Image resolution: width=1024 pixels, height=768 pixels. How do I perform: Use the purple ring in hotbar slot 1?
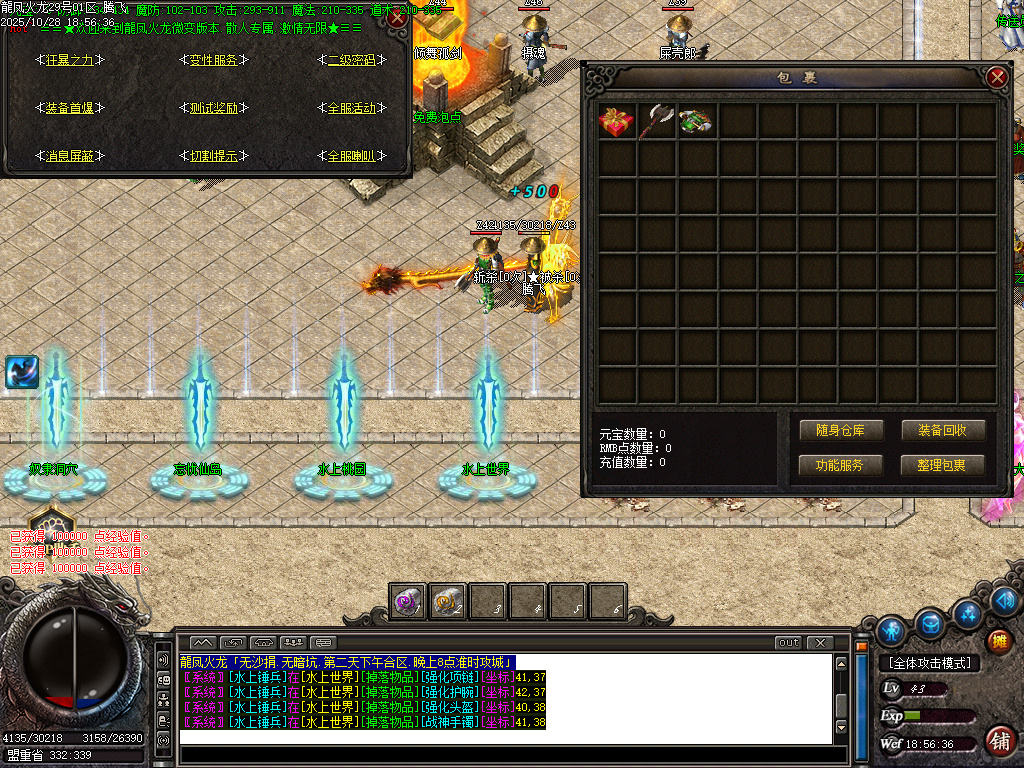click(x=408, y=601)
